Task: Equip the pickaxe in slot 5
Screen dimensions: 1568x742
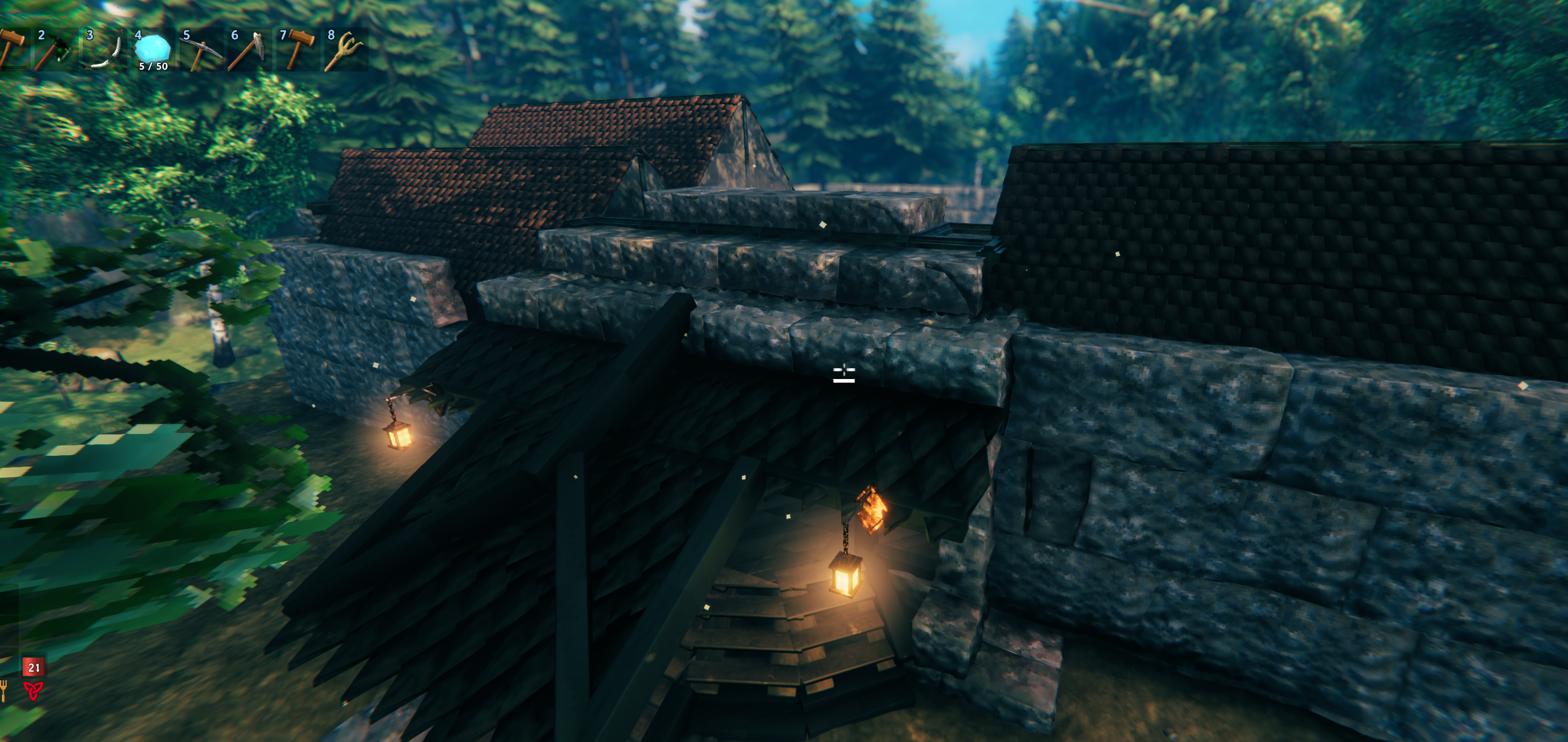Action: pyautogui.click(x=200, y=50)
